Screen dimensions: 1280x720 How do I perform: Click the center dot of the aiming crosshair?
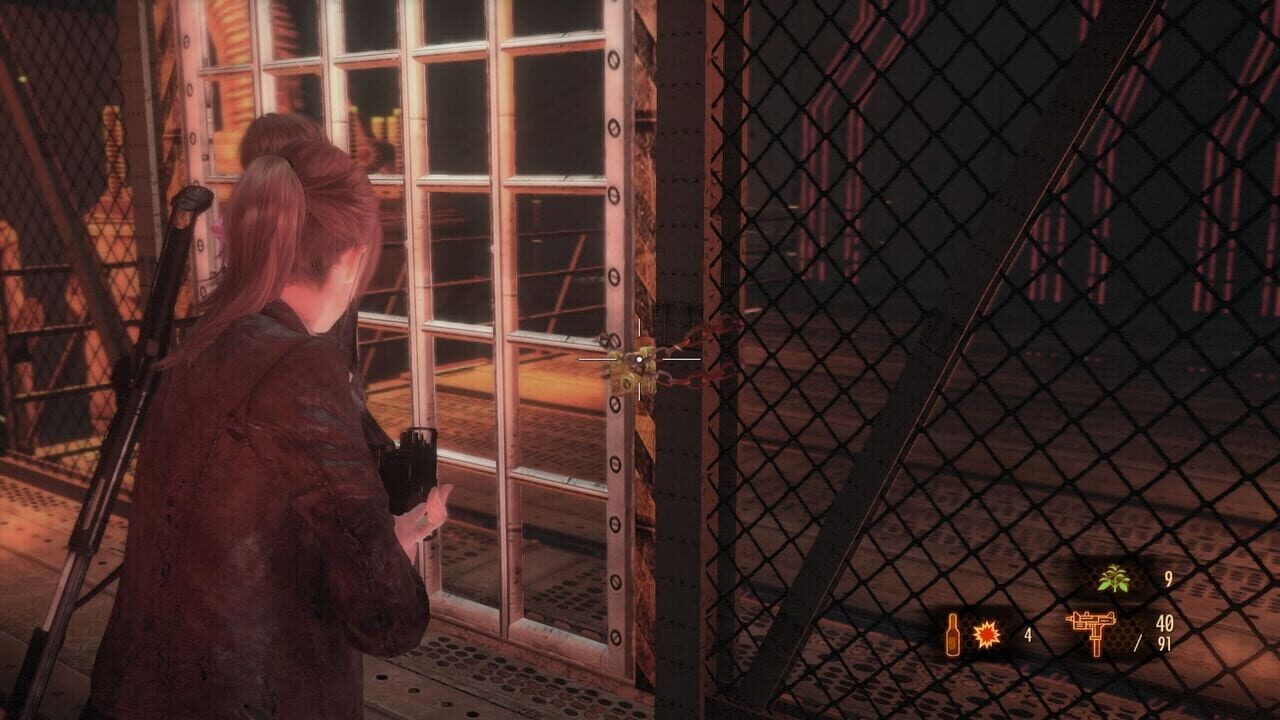[639, 359]
